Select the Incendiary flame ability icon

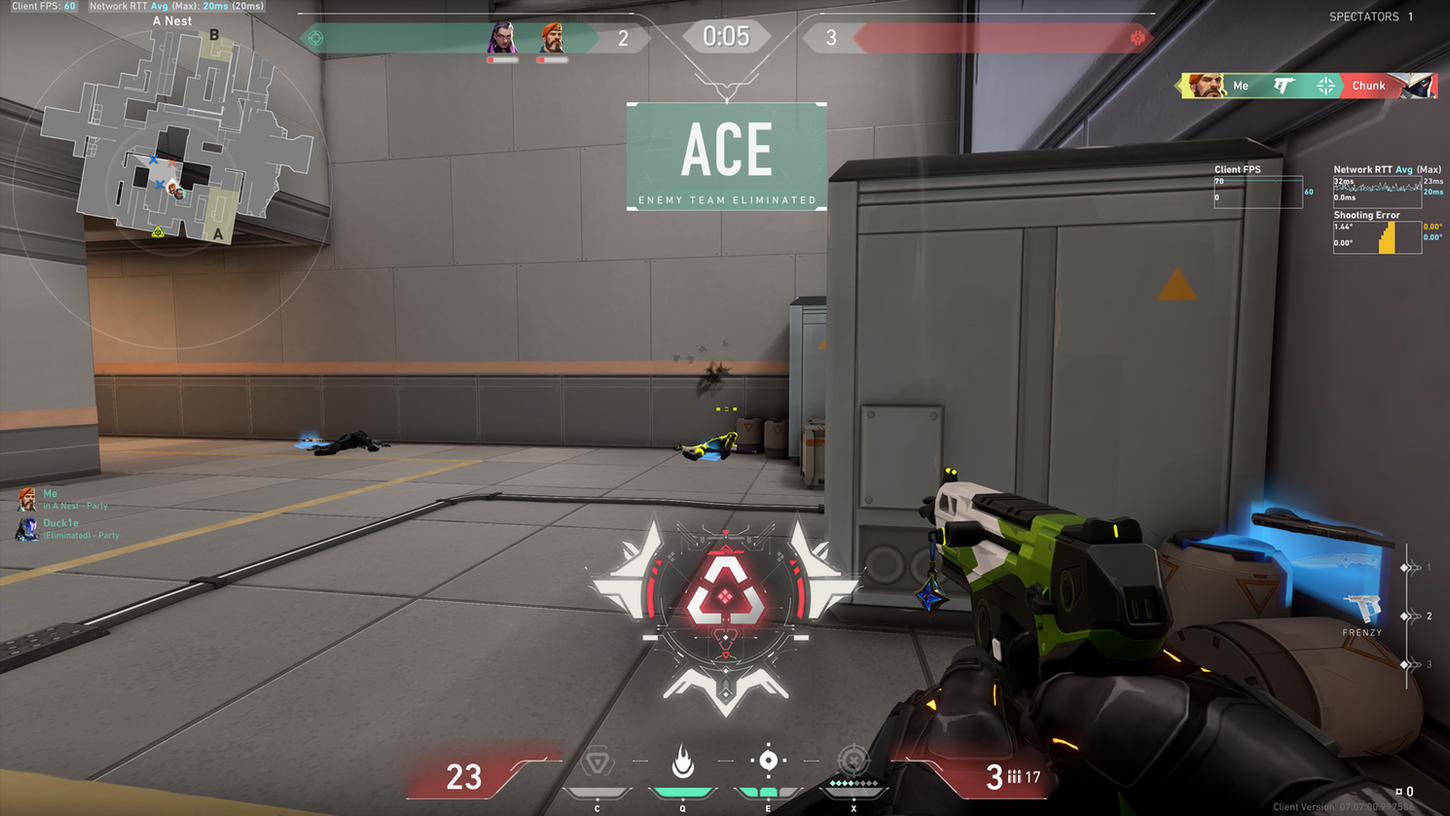[683, 762]
